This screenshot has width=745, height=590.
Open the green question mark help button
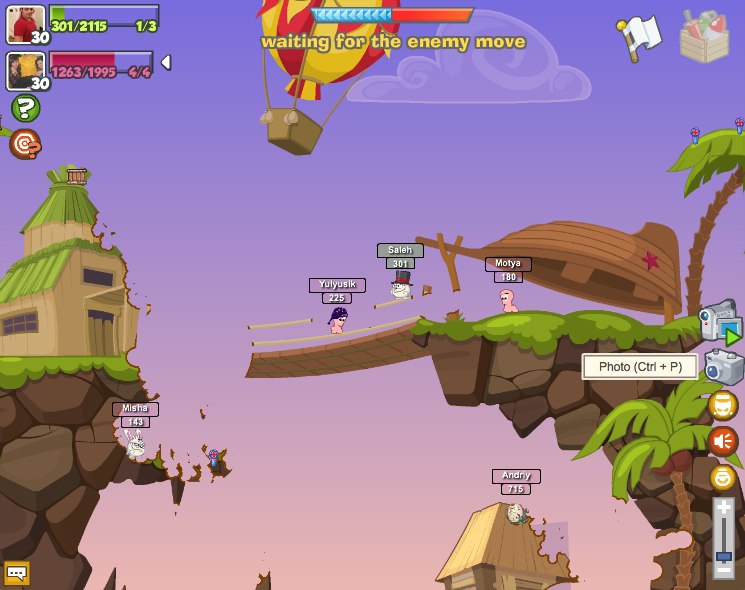[x=25, y=107]
